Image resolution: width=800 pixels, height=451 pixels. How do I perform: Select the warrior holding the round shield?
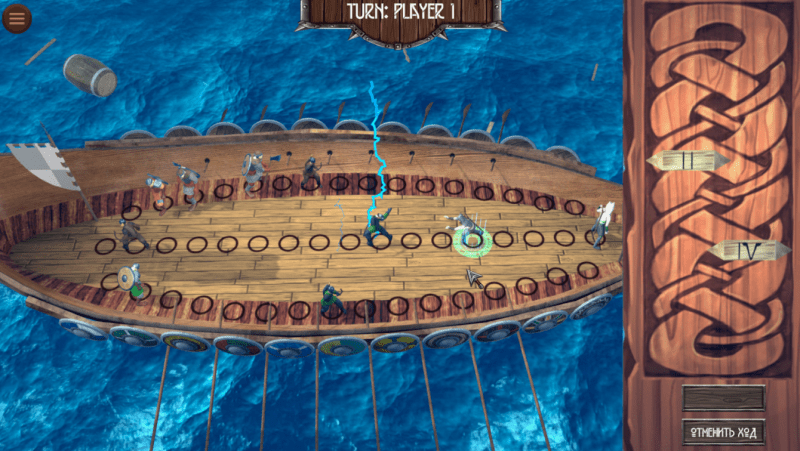coord(128,279)
